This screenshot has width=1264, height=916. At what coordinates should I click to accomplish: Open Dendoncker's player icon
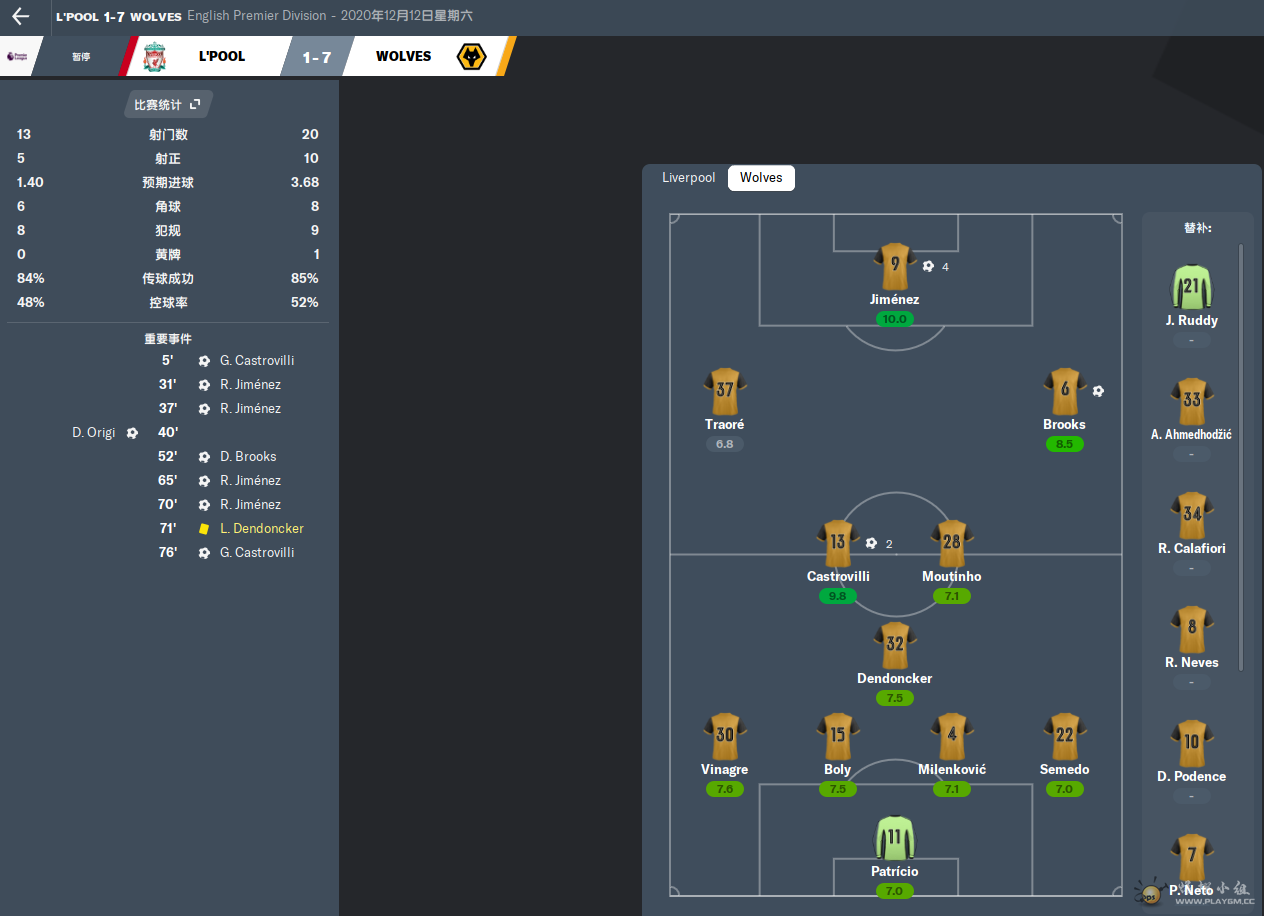click(894, 647)
